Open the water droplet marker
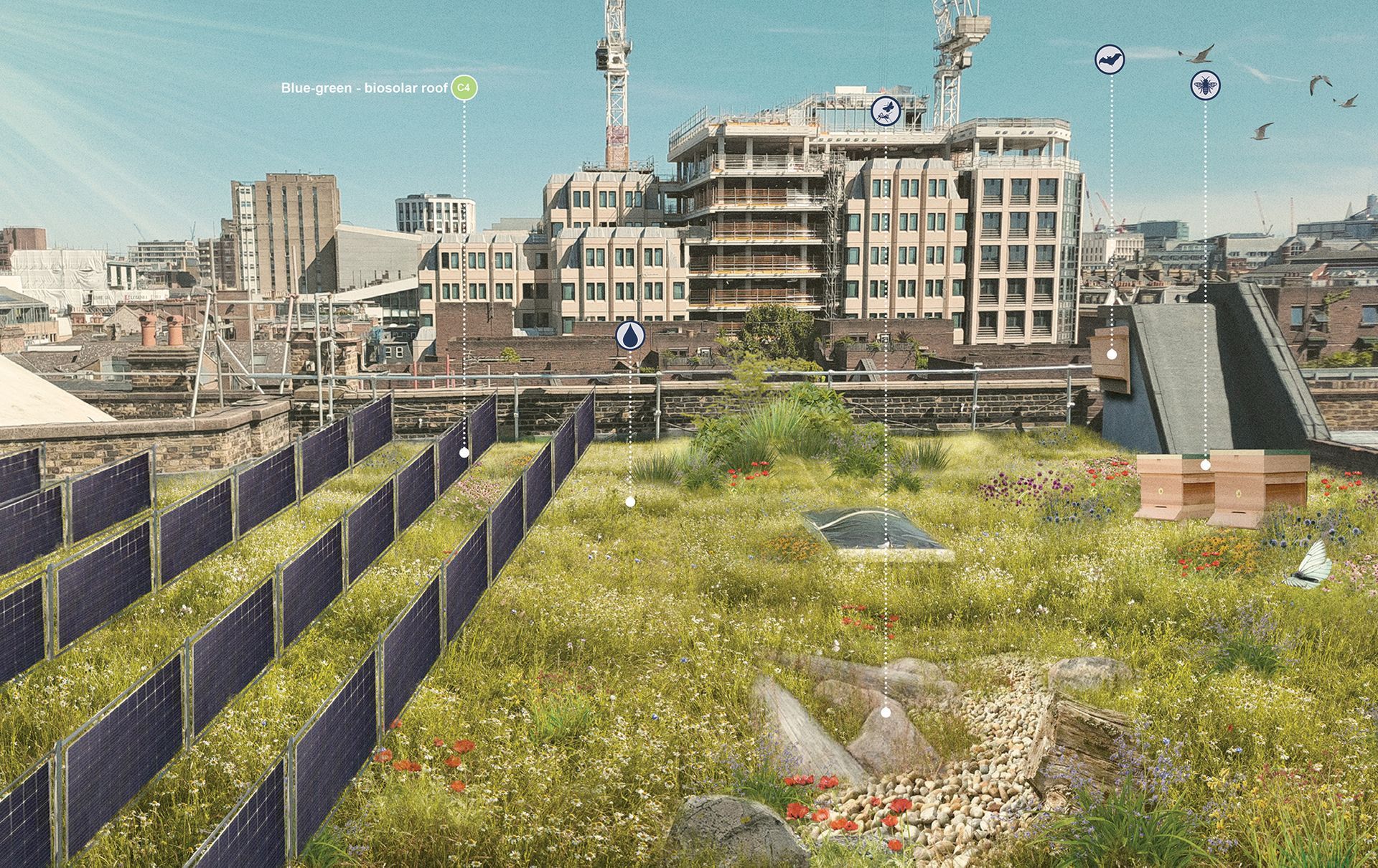1378x868 pixels. coord(630,336)
